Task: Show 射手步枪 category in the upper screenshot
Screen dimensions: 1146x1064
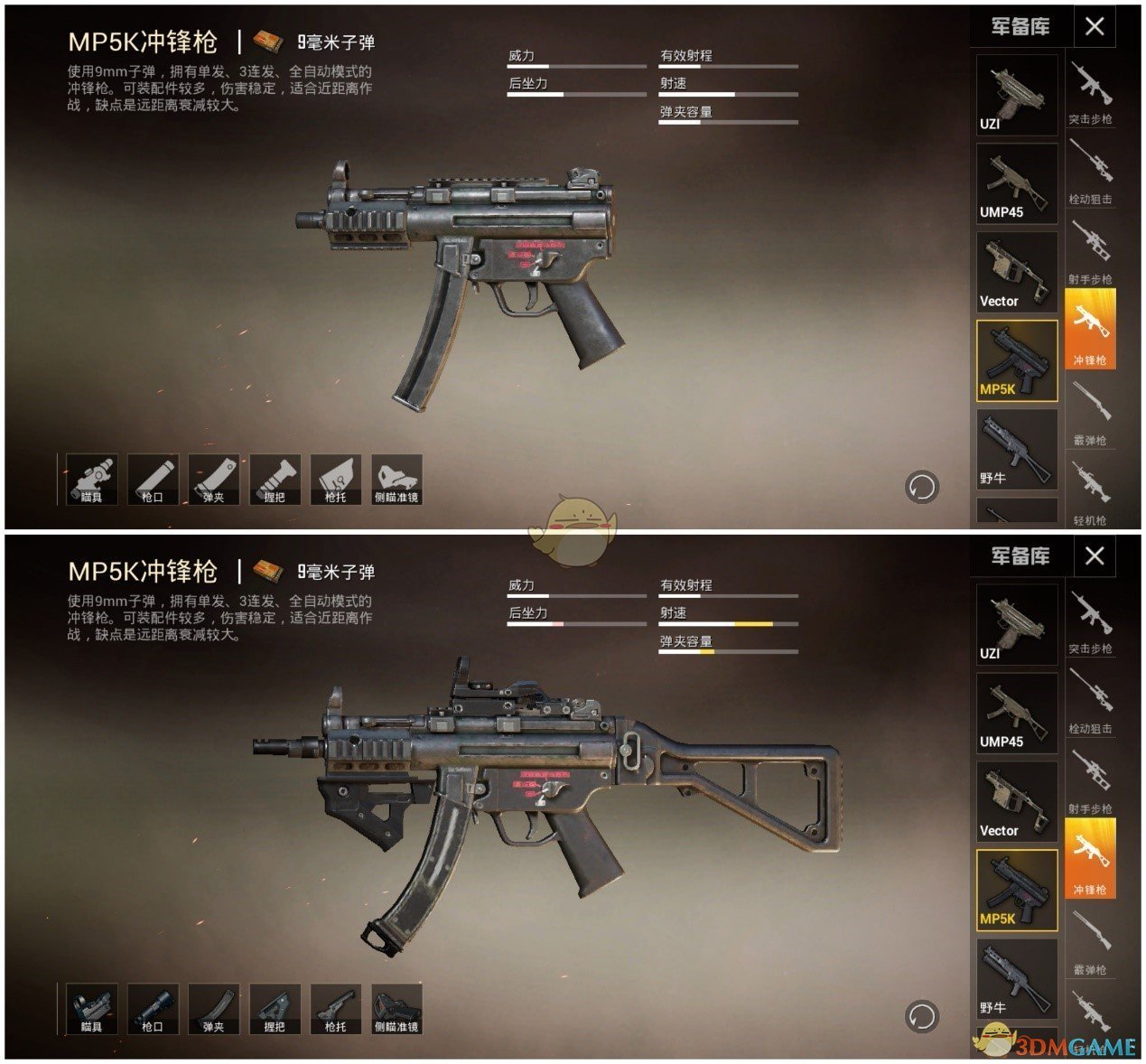Action: [x=1090, y=252]
